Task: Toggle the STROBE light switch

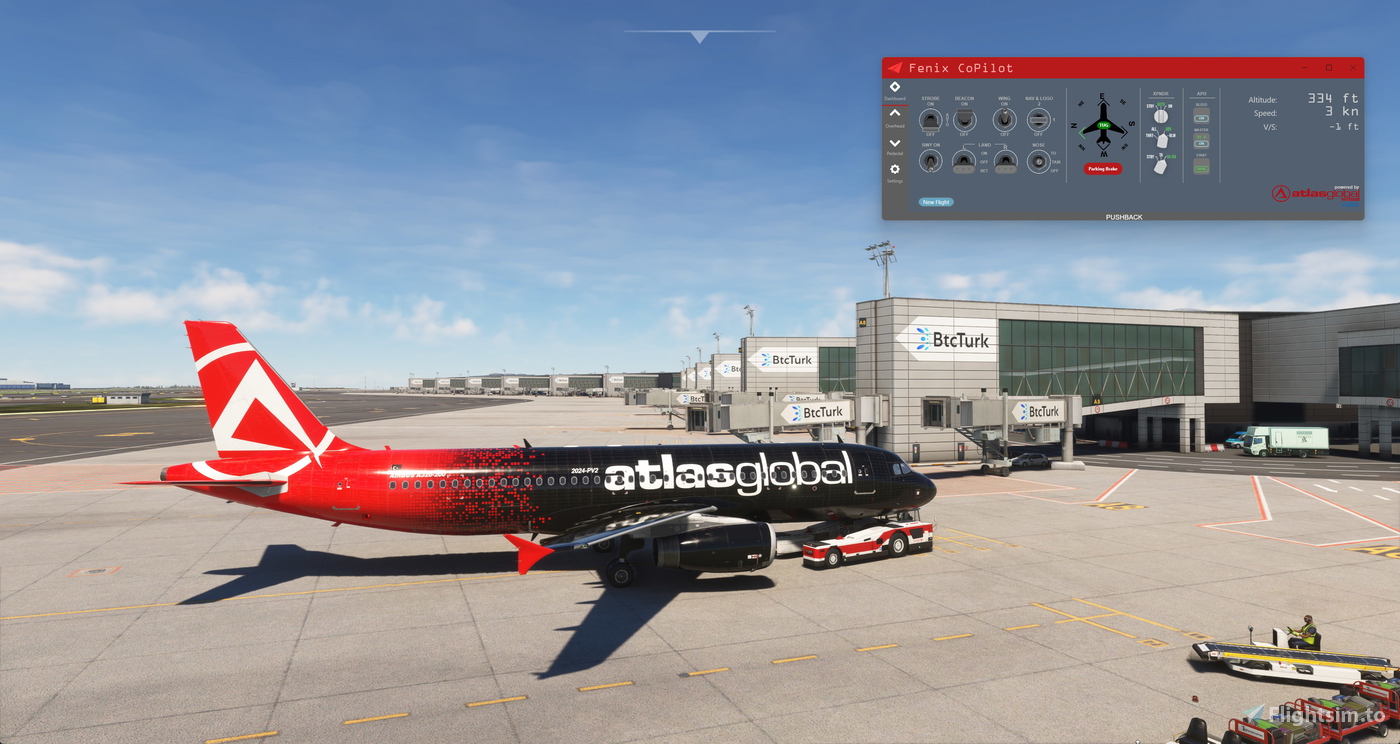Action: click(930, 121)
